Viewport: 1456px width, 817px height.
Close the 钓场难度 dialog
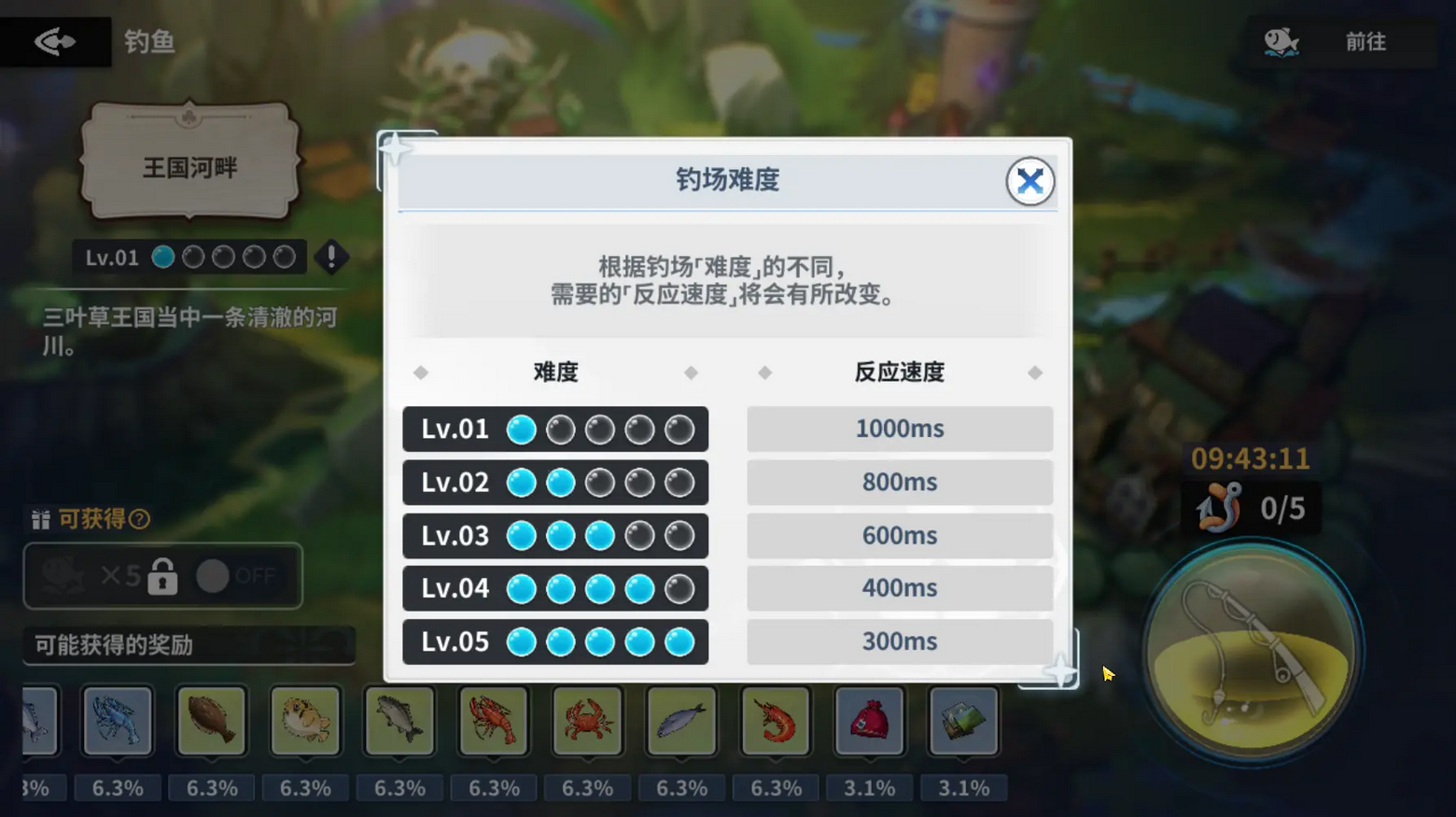click(x=1030, y=180)
